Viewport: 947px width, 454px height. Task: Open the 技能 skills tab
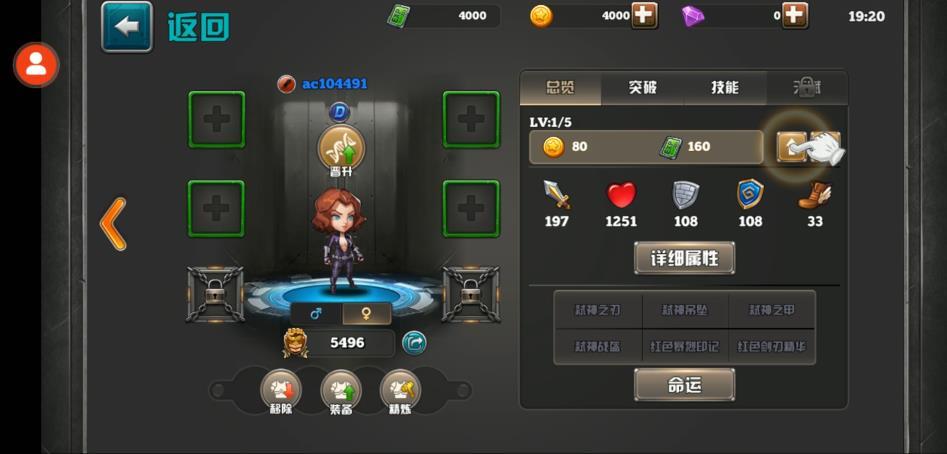725,88
